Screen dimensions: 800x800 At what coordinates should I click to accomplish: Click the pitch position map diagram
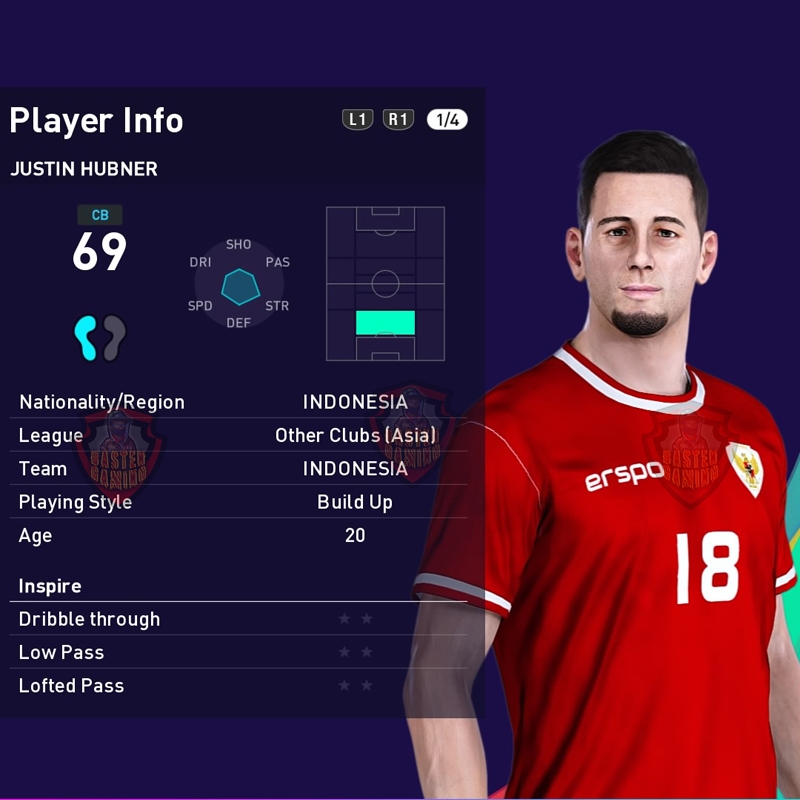(385, 284)
